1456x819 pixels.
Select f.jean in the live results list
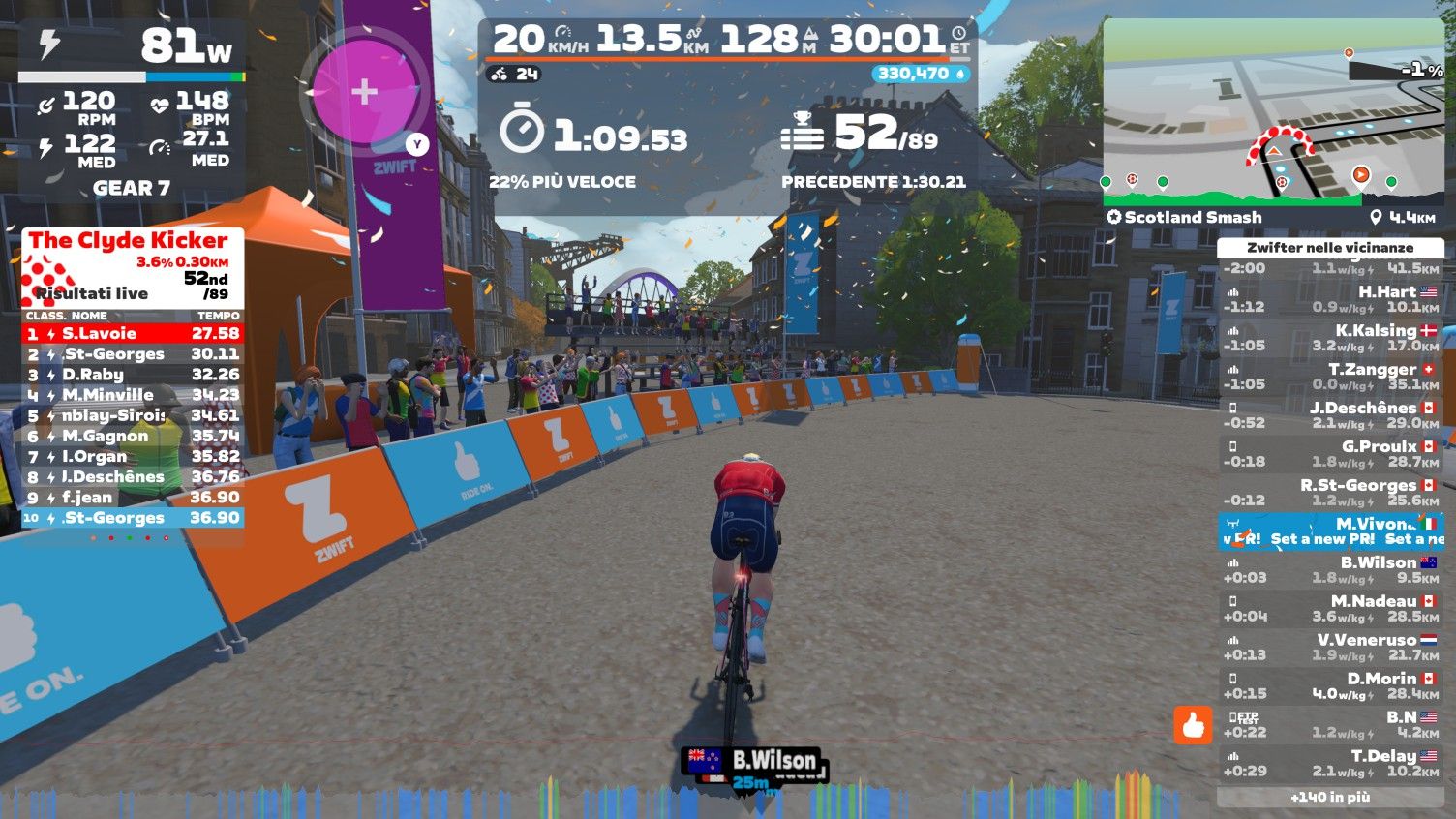[133, 498]
